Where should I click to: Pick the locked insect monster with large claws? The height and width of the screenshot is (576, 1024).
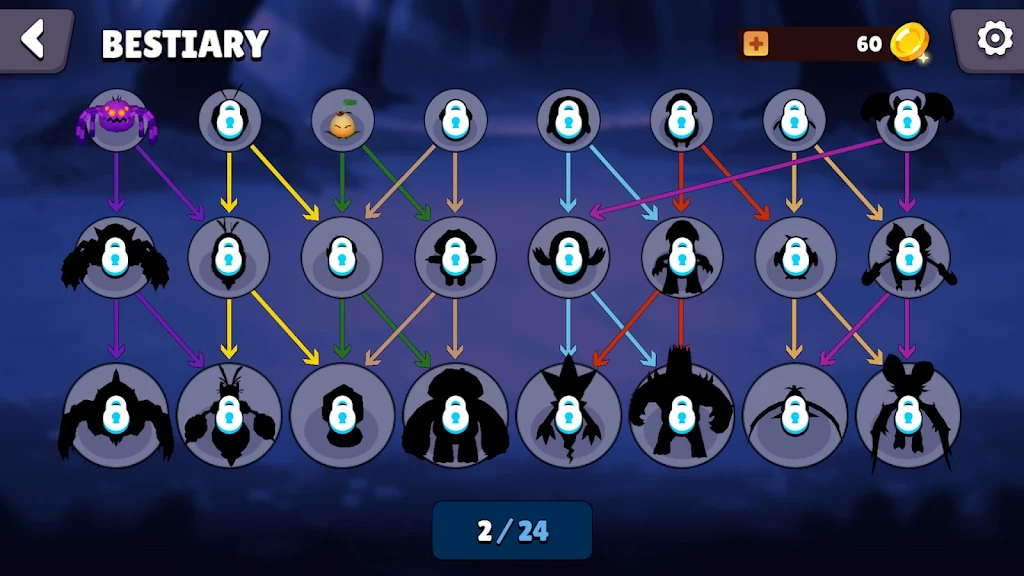[229, 414]
